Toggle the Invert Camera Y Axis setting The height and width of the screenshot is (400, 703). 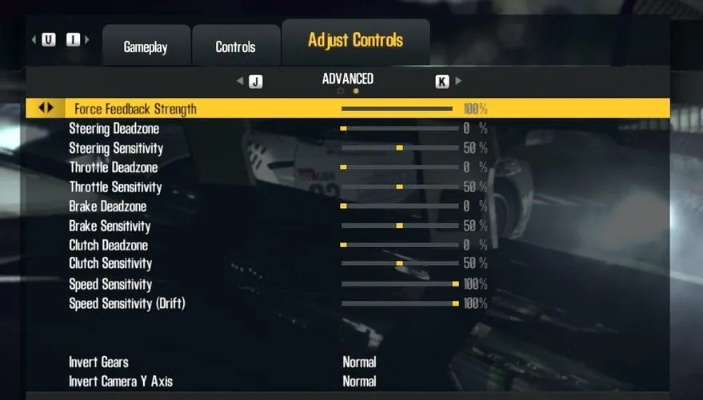point(359,381)
